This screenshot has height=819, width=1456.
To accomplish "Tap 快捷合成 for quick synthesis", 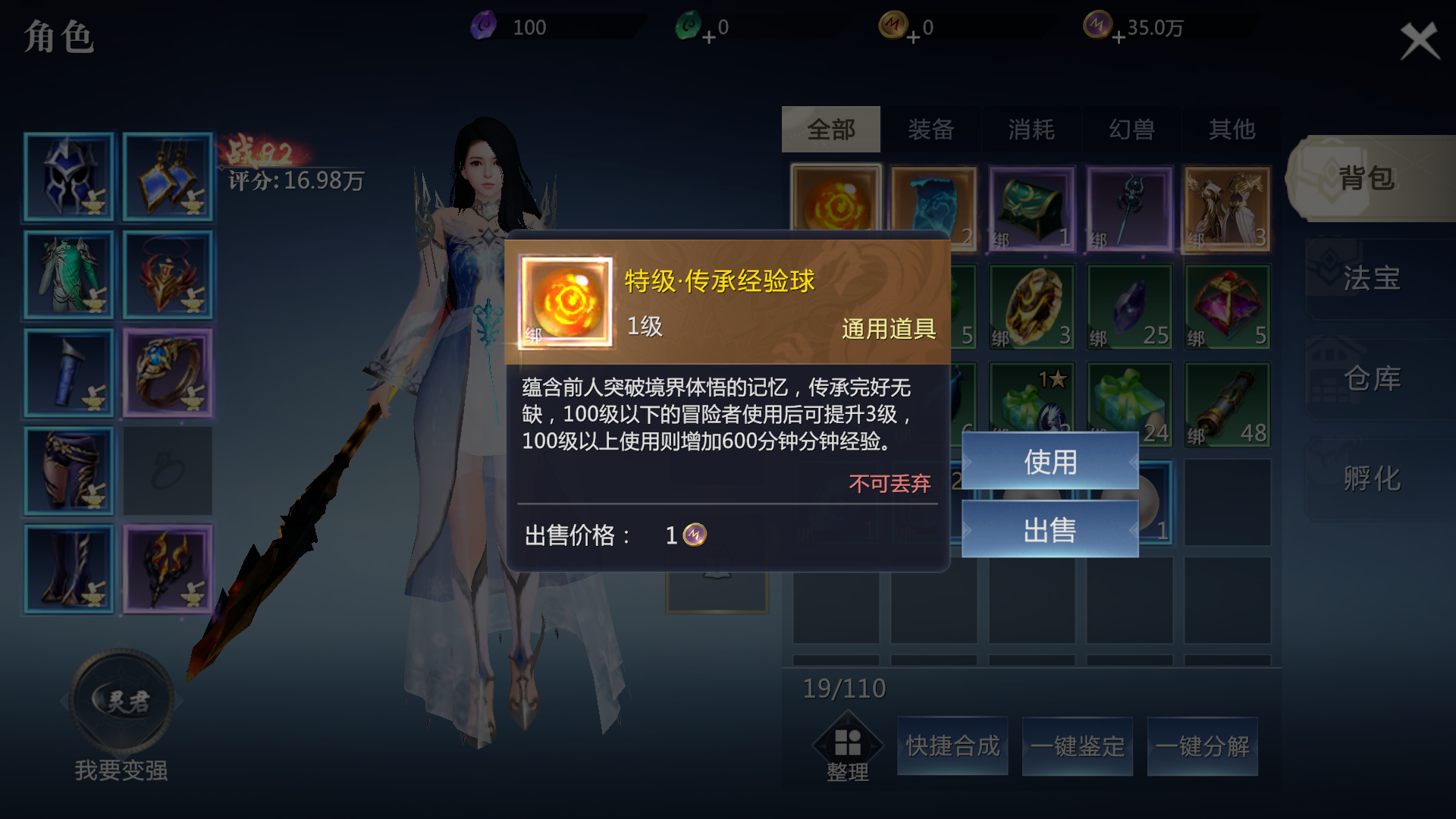I will 952,745.
